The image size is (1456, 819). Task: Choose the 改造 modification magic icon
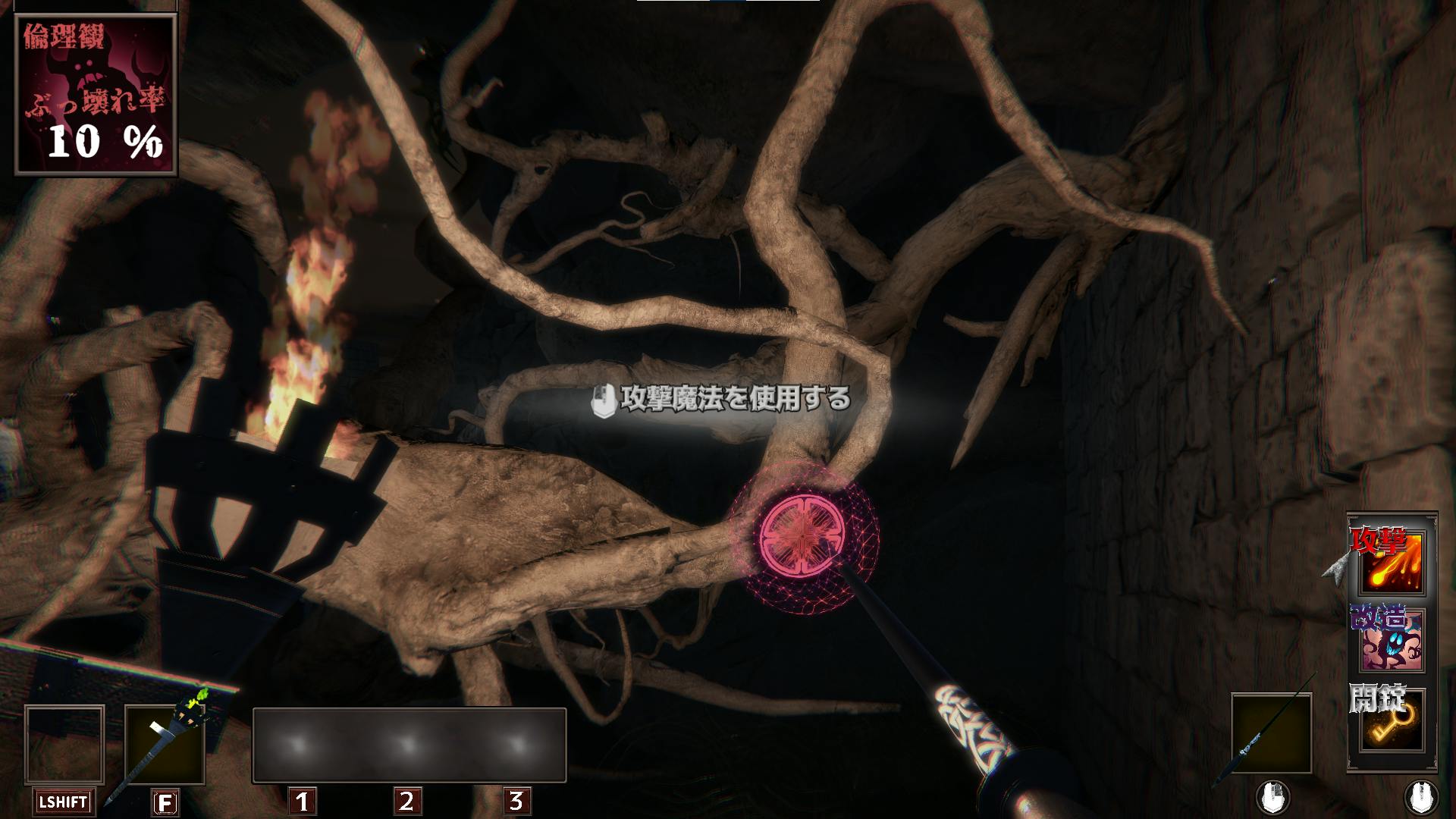[1392, 642]
